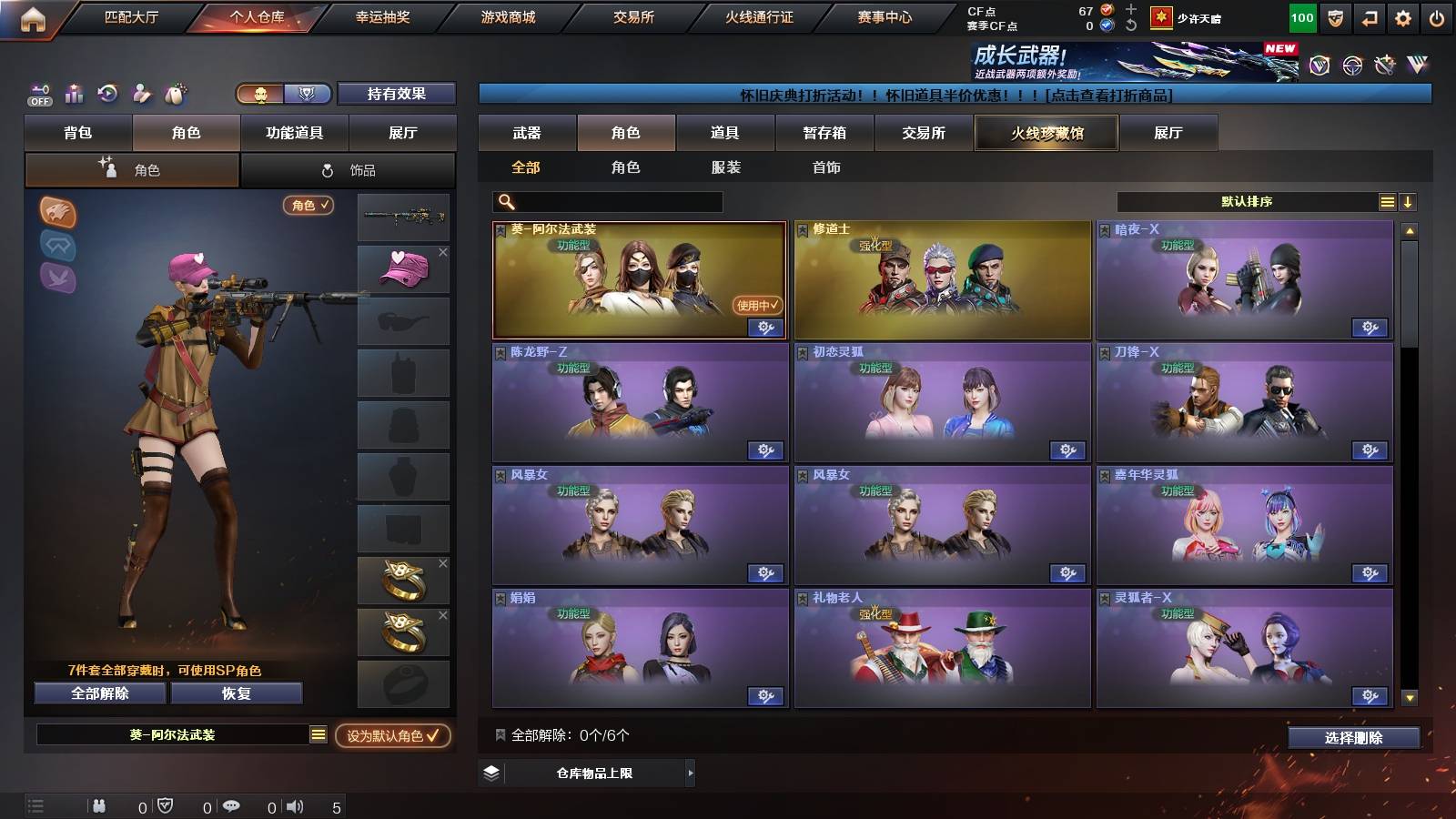Expand the 仓库物品上限 panel
Viewport: 1456px width, 819px height.
690,773
